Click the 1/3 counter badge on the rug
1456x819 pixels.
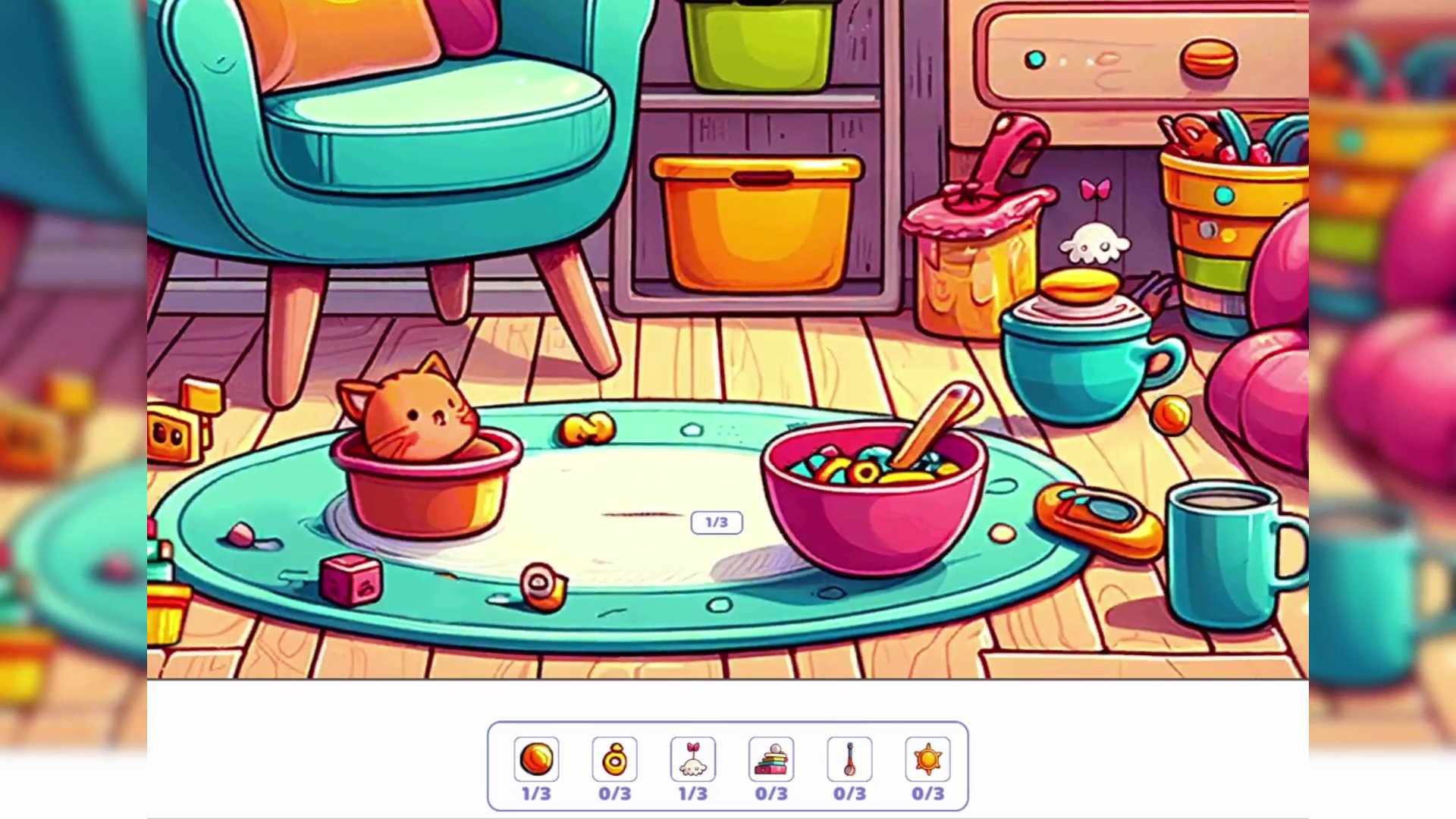coord(717,522)
